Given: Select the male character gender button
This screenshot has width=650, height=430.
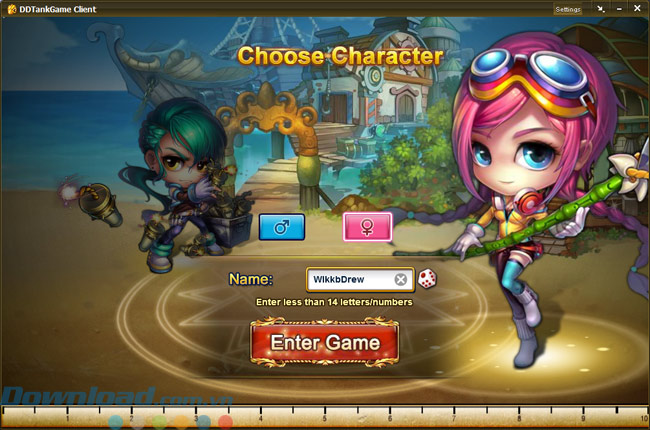Looking at the screenshot, I should click(x=281, y=227).
